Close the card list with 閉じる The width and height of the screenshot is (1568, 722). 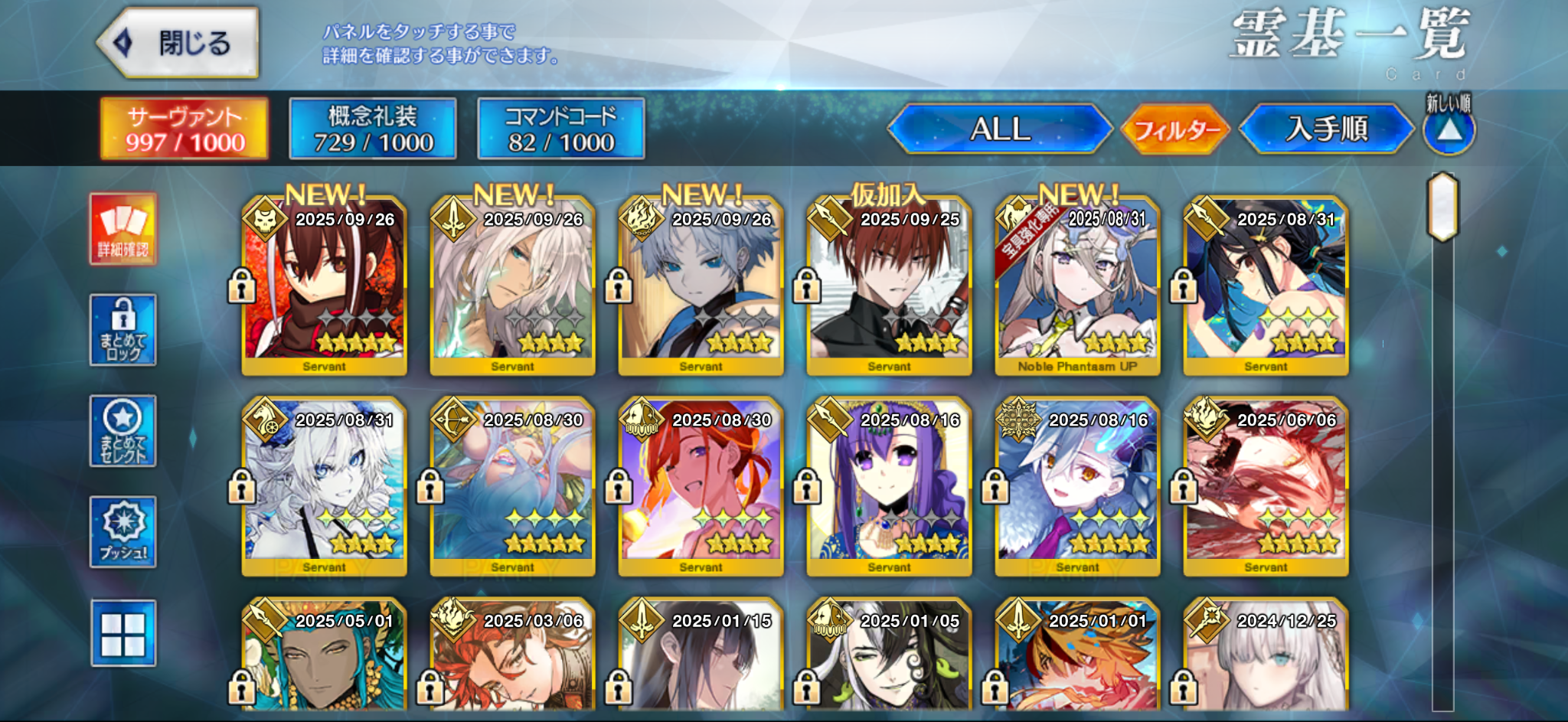[x=178, y=44]
